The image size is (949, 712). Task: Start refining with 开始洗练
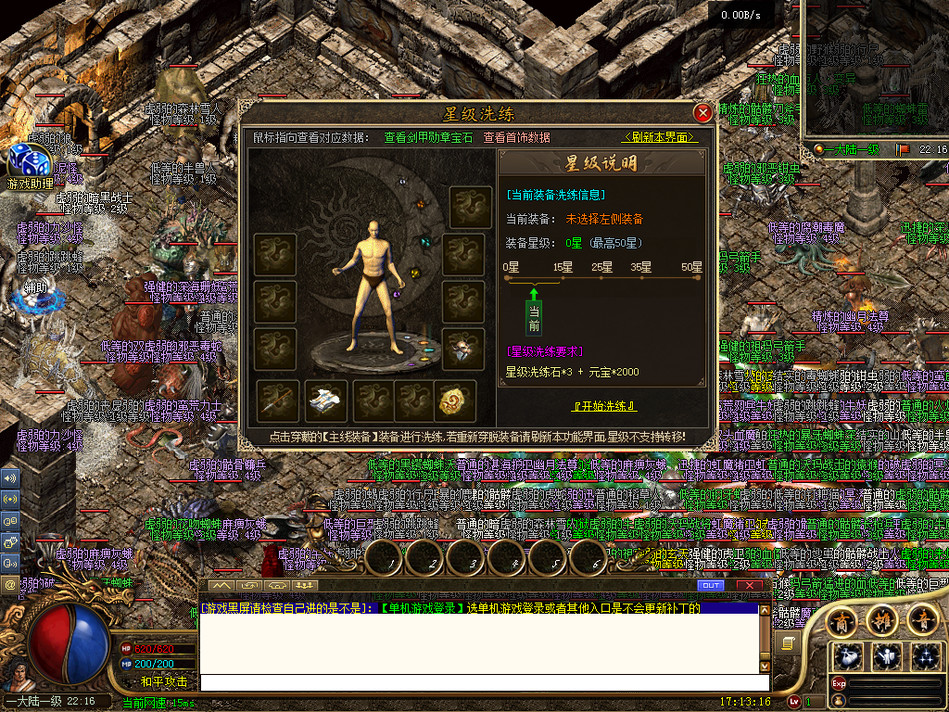(604, 406)
